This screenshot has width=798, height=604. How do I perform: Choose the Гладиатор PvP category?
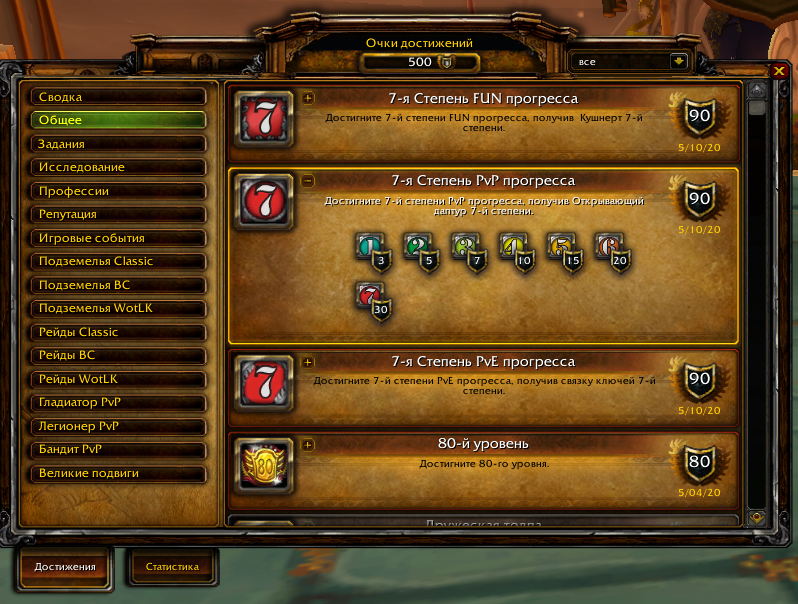click(118, 402)
